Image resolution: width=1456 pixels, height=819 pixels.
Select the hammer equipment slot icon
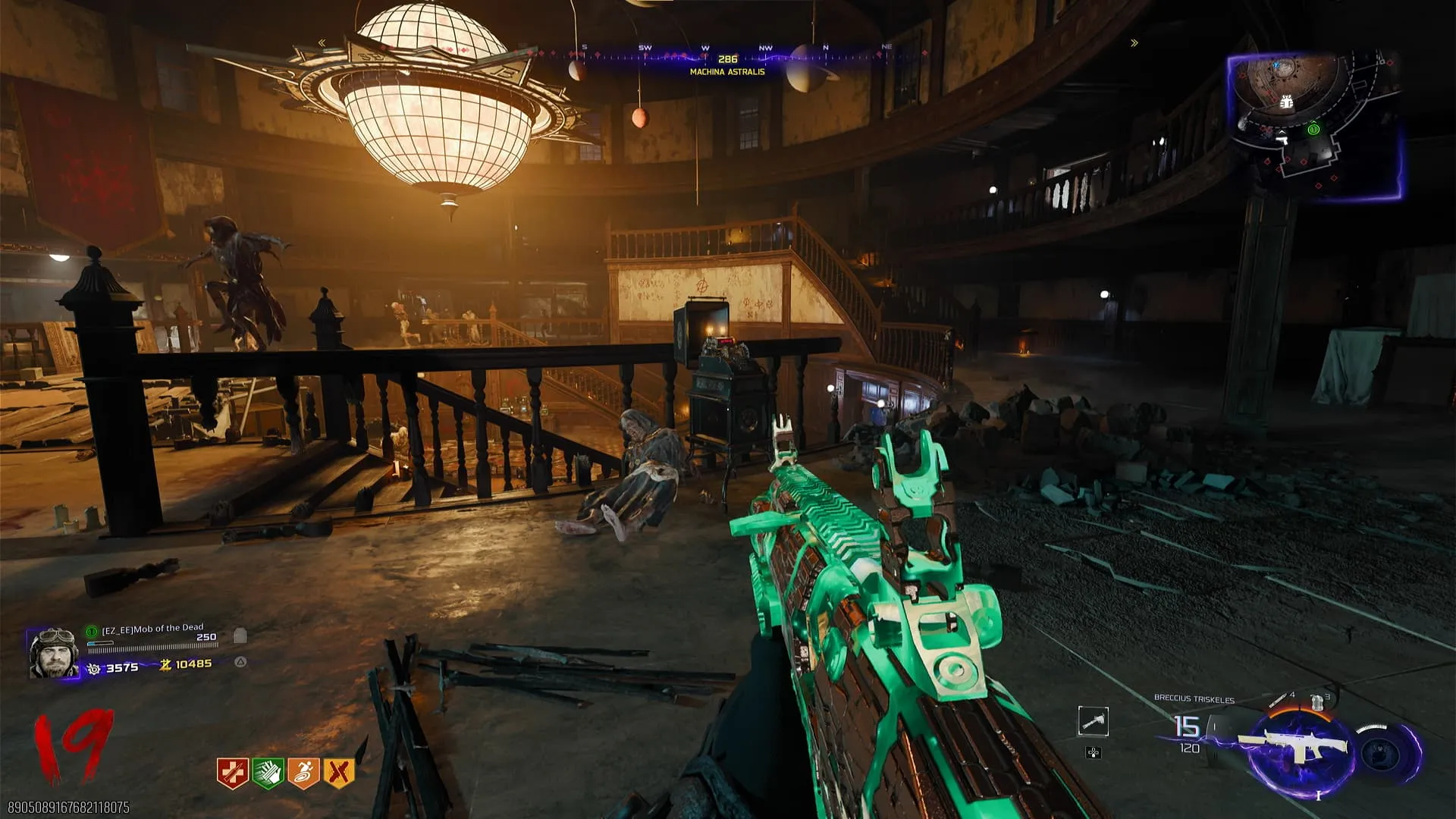point(1093,721)
